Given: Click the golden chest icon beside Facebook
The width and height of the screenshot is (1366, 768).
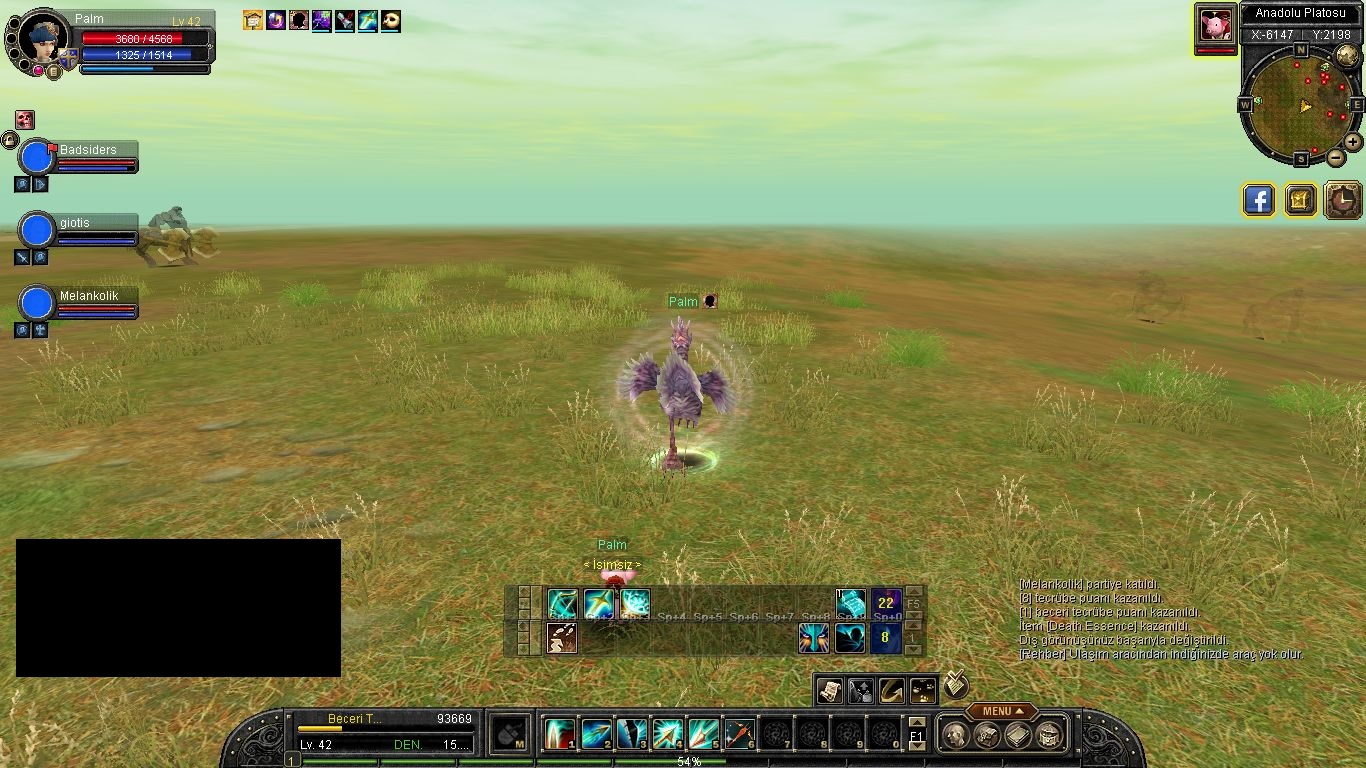Looking at the screenshot, I should (1300, 200).
